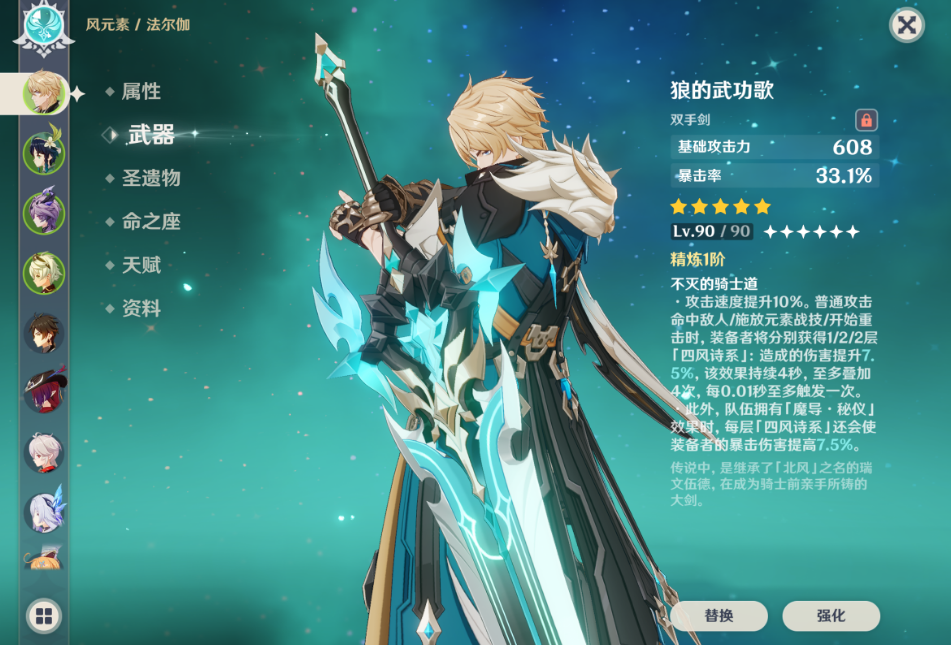Open the four-square character grid button
951x645 pixels.
(44, 616)
